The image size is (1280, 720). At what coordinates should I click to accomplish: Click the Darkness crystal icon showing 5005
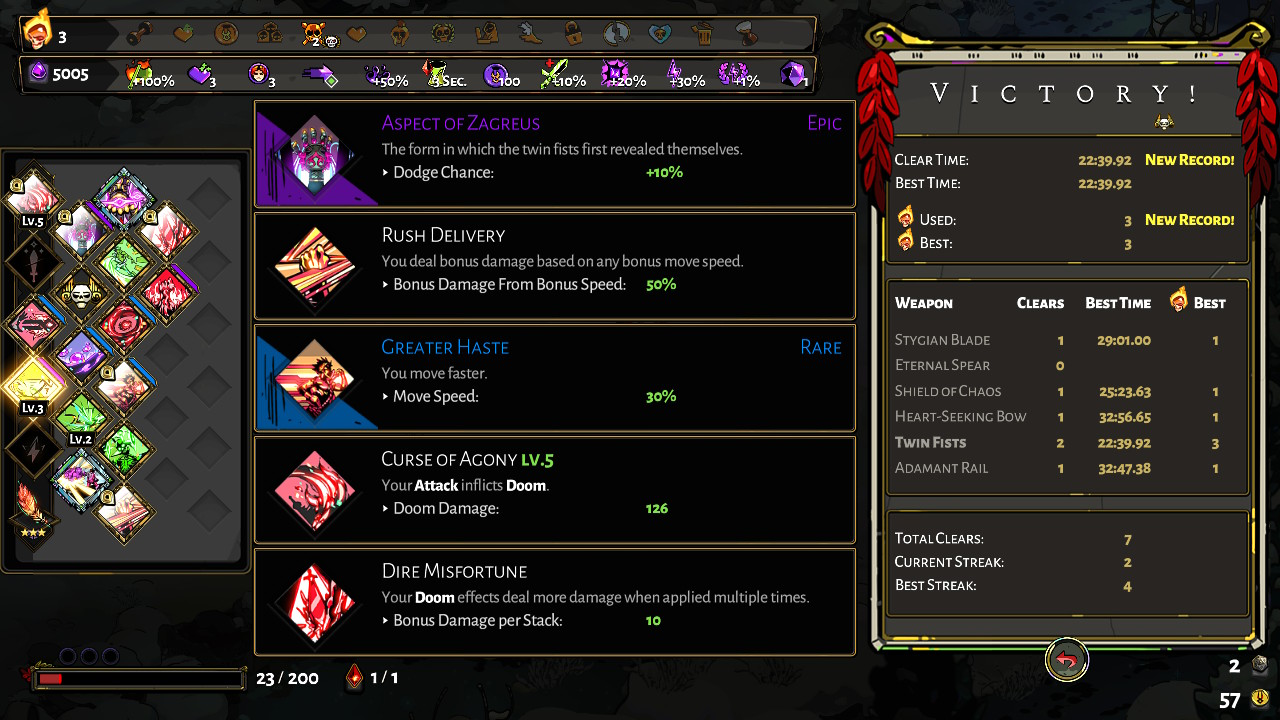pos(36,72)
